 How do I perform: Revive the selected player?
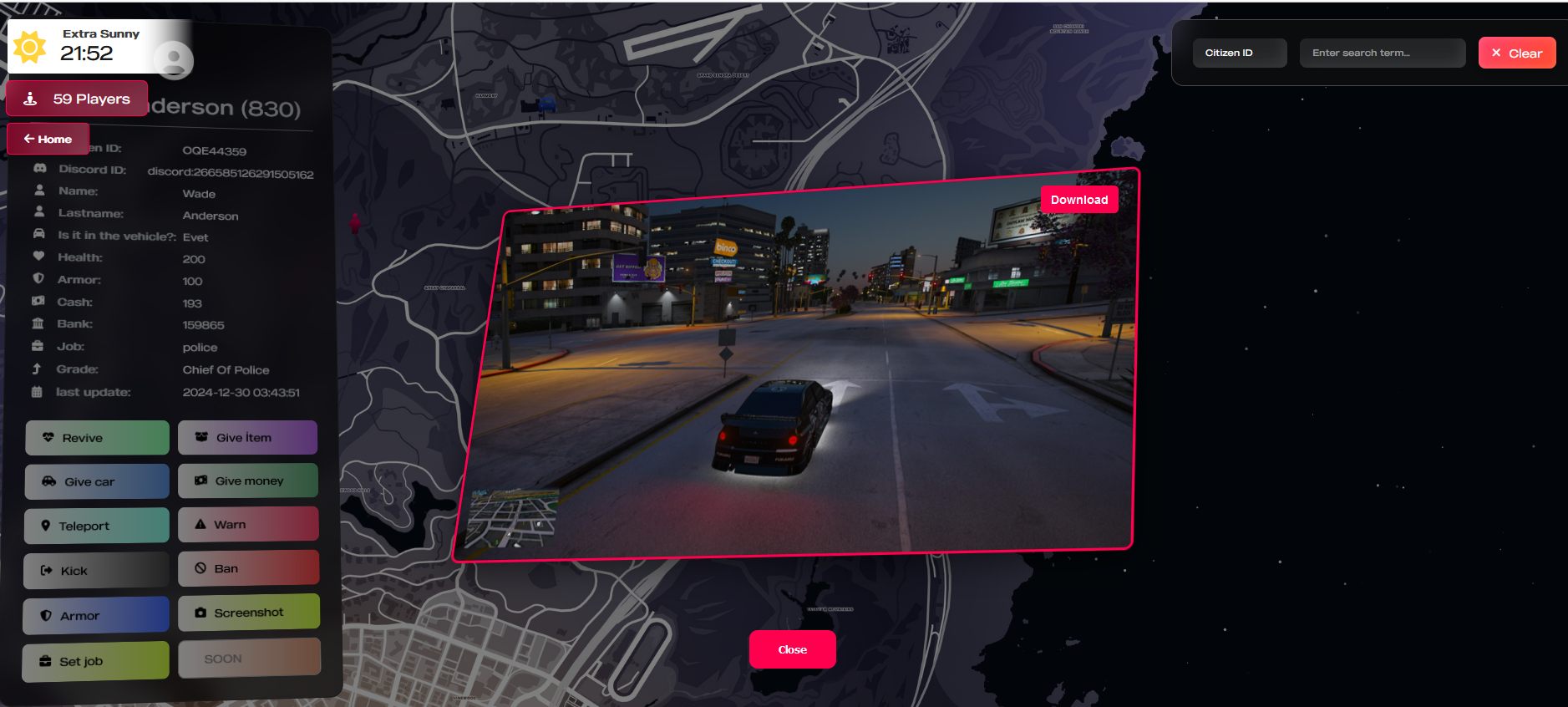(x=97, y=438)
